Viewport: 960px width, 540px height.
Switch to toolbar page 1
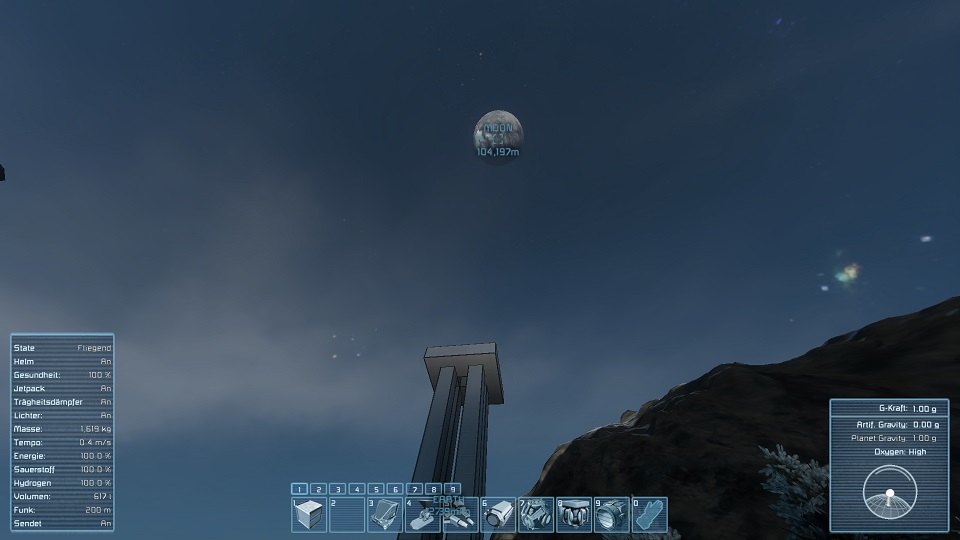click(299, 489)
